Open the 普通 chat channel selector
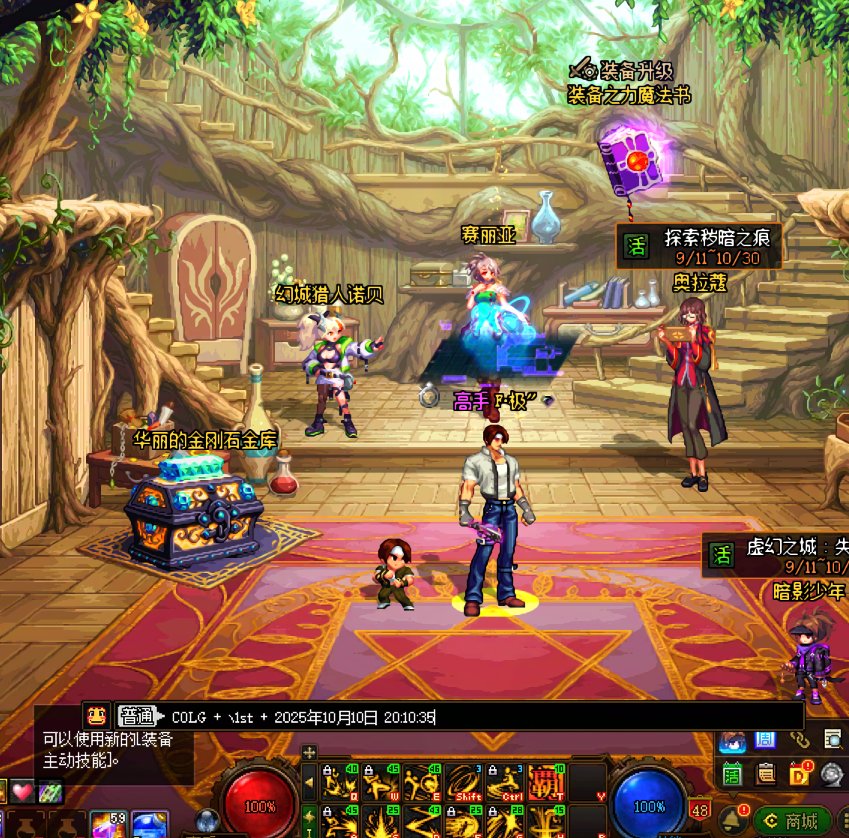849x838 pixels. pyautogui.click(x=136, y=716)
